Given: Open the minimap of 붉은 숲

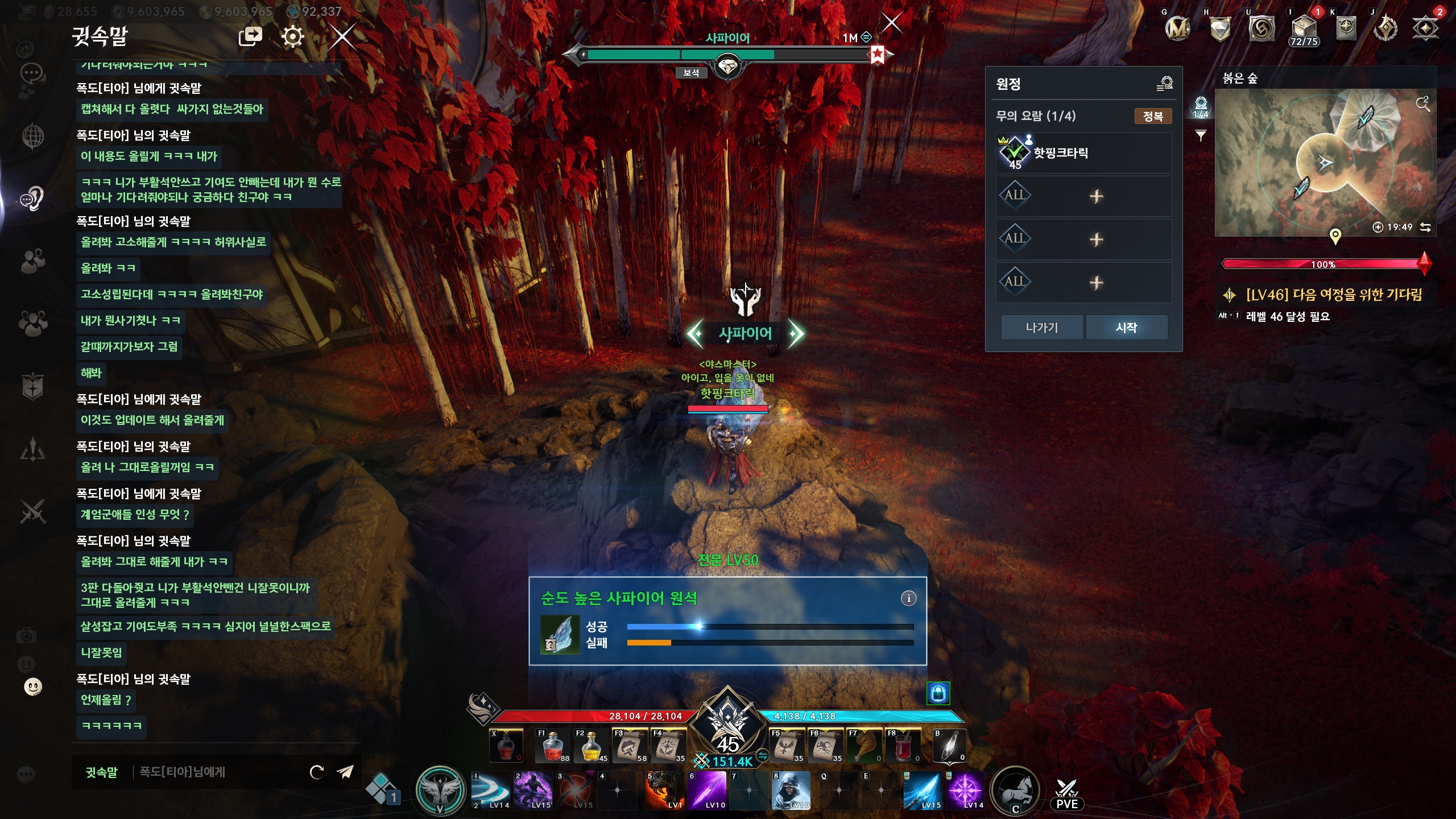Looking at the screenshot, I should (1325, 163).
